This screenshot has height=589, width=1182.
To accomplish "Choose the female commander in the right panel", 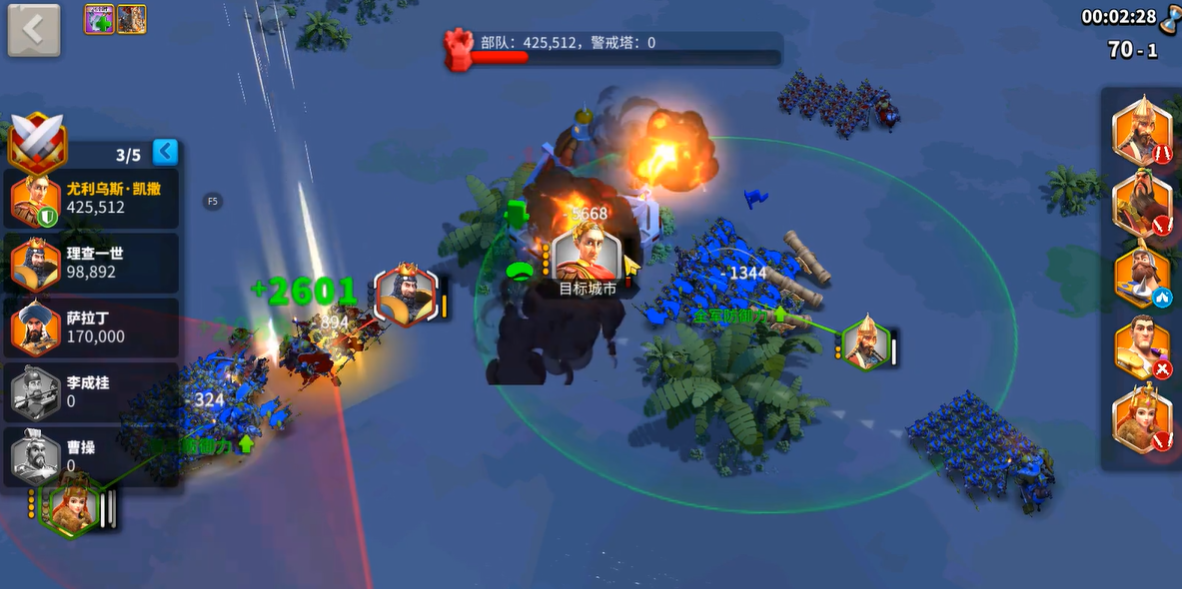I will pos(1141,419).
